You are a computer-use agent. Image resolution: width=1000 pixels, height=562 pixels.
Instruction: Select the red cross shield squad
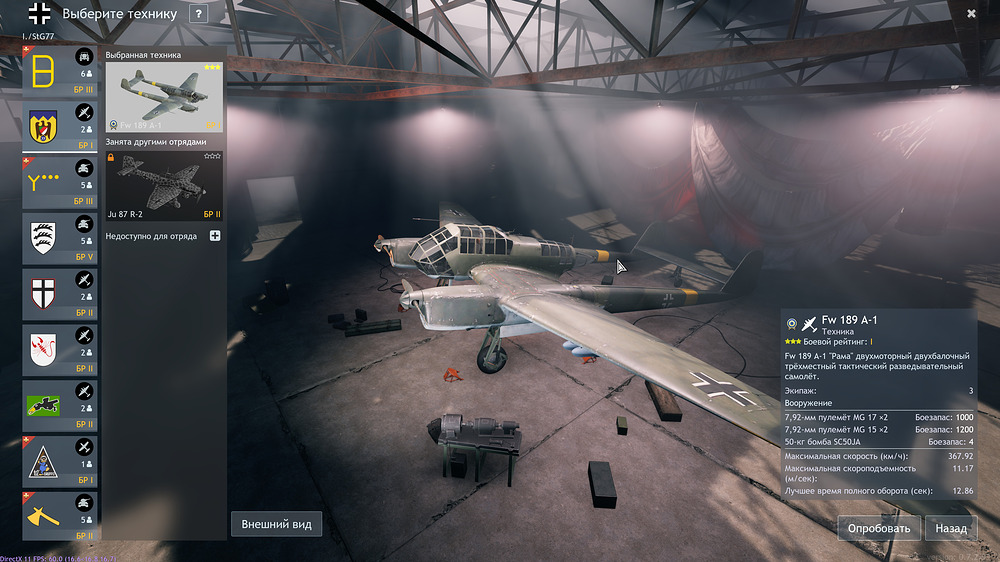60,294
